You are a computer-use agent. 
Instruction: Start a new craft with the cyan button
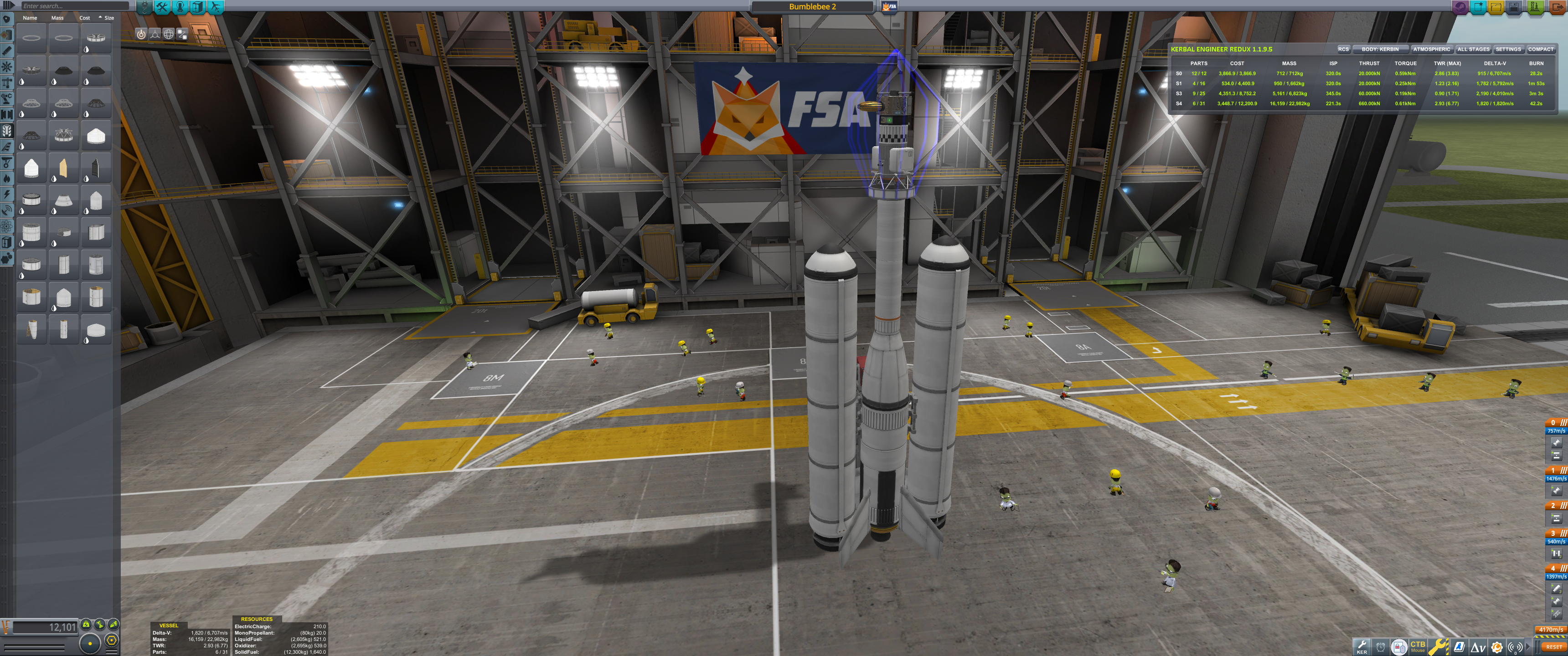[x=1478, y=7]
